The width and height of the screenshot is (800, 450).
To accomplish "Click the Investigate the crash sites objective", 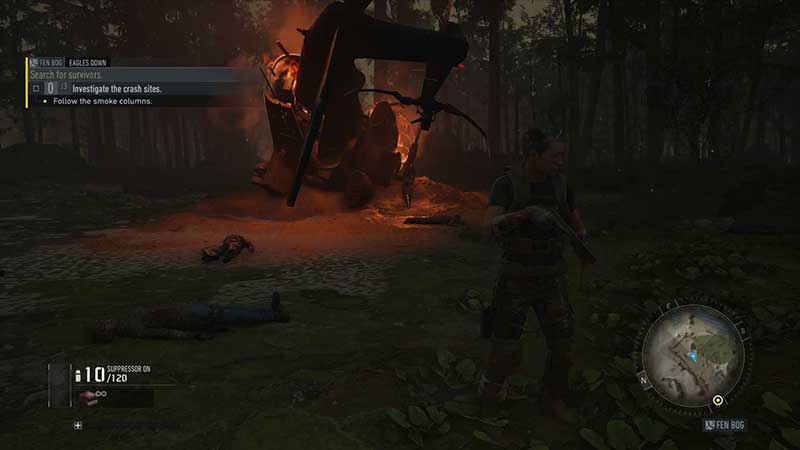I will pos(117,89).
